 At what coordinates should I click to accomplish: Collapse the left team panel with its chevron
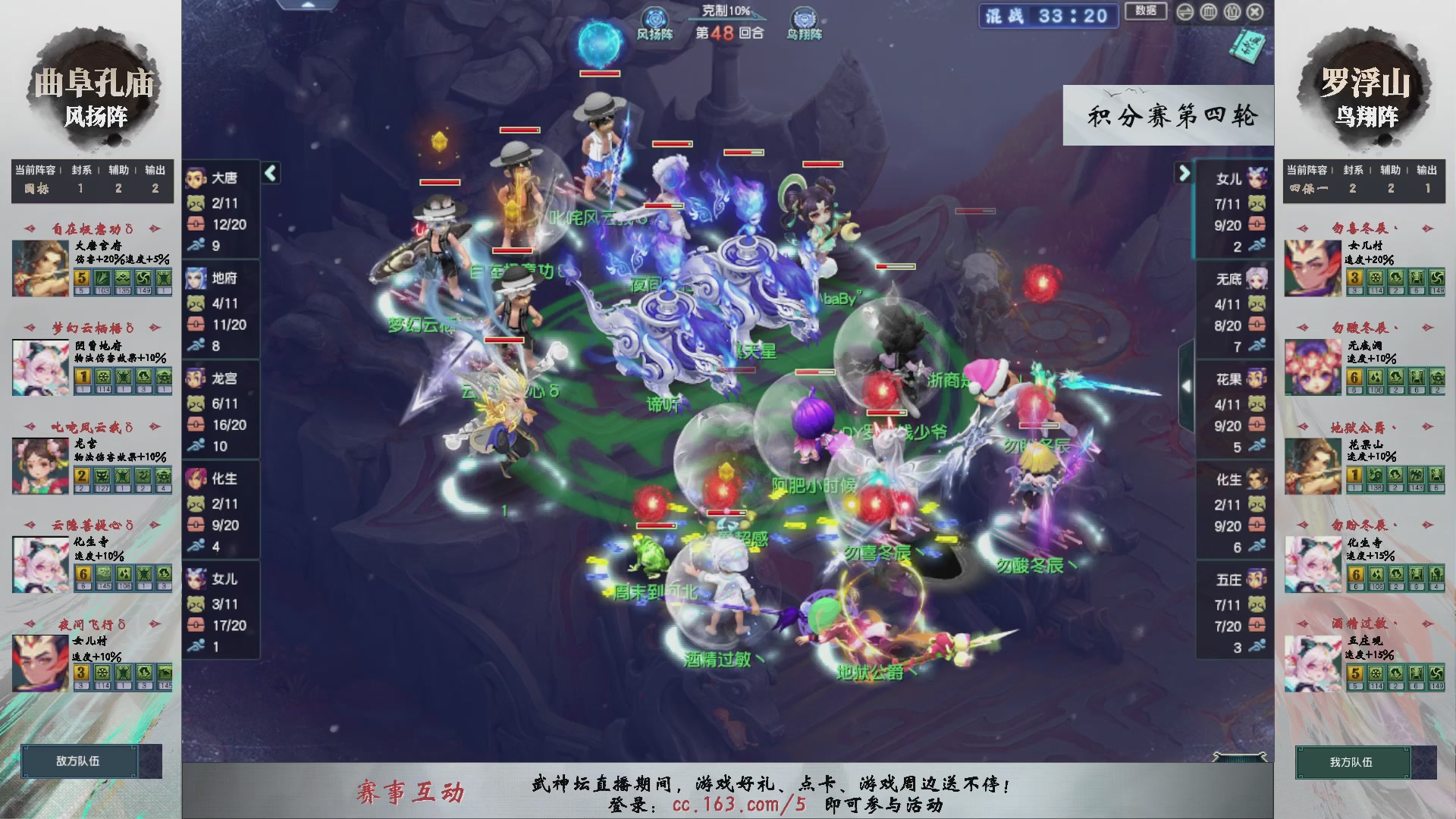pos(269,173)
